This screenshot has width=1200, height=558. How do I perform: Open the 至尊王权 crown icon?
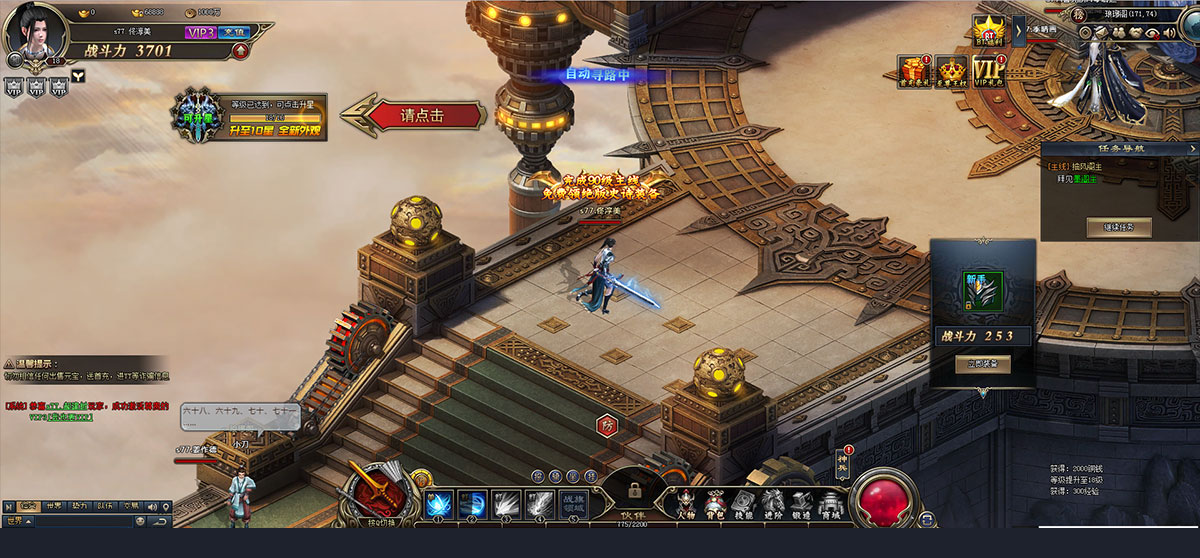pos(950,72)
